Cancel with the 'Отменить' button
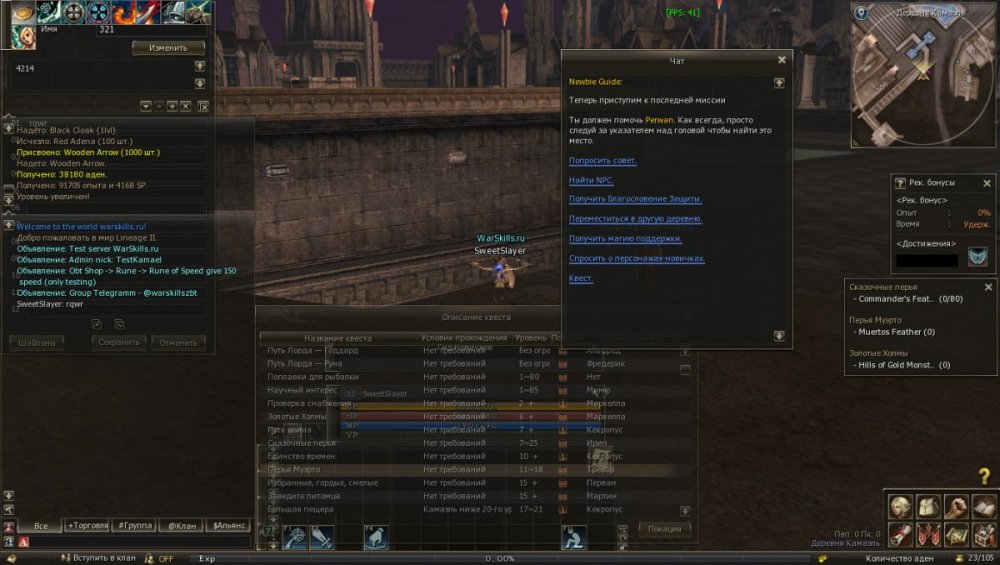1000x565 pixels. click(x=178, y=343)
